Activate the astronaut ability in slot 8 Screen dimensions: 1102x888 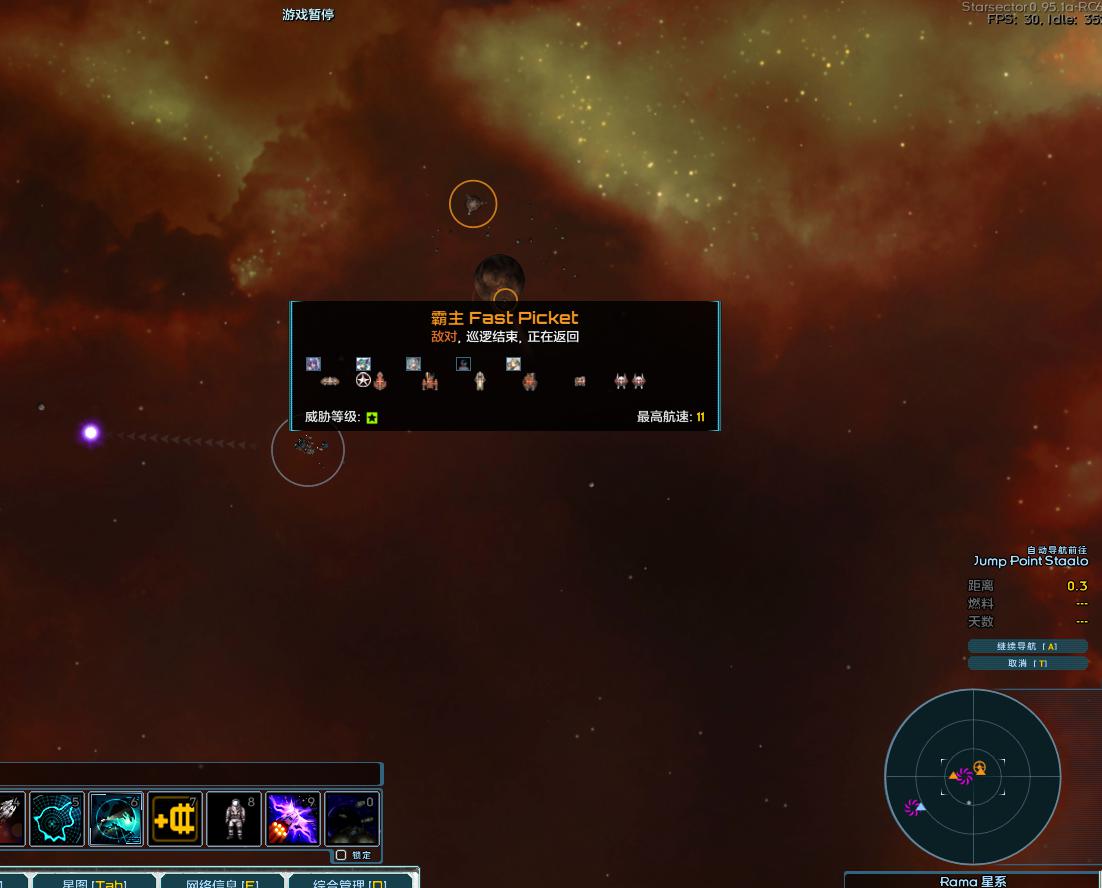coord(234,819)
